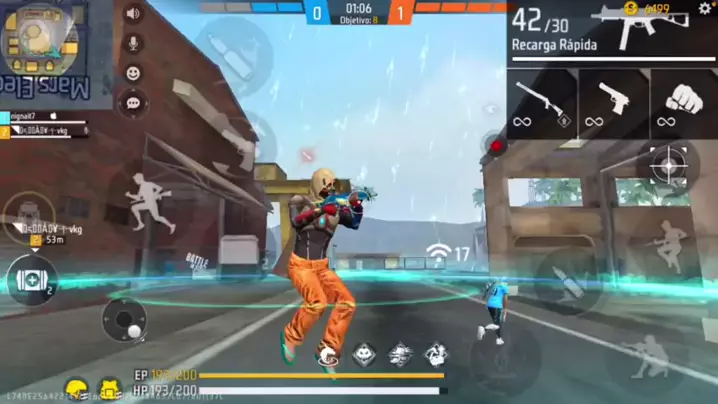Open the smiley emote menu
The width and height of the screenshot is (718, 404).
click(x=132, y=73)
